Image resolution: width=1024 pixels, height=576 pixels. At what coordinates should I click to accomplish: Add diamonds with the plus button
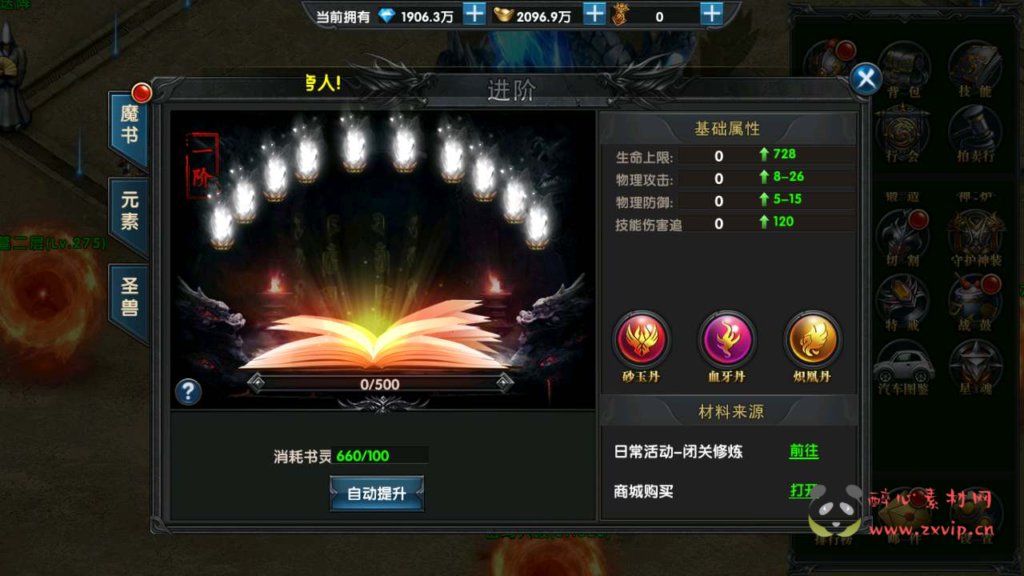point(474,15)
